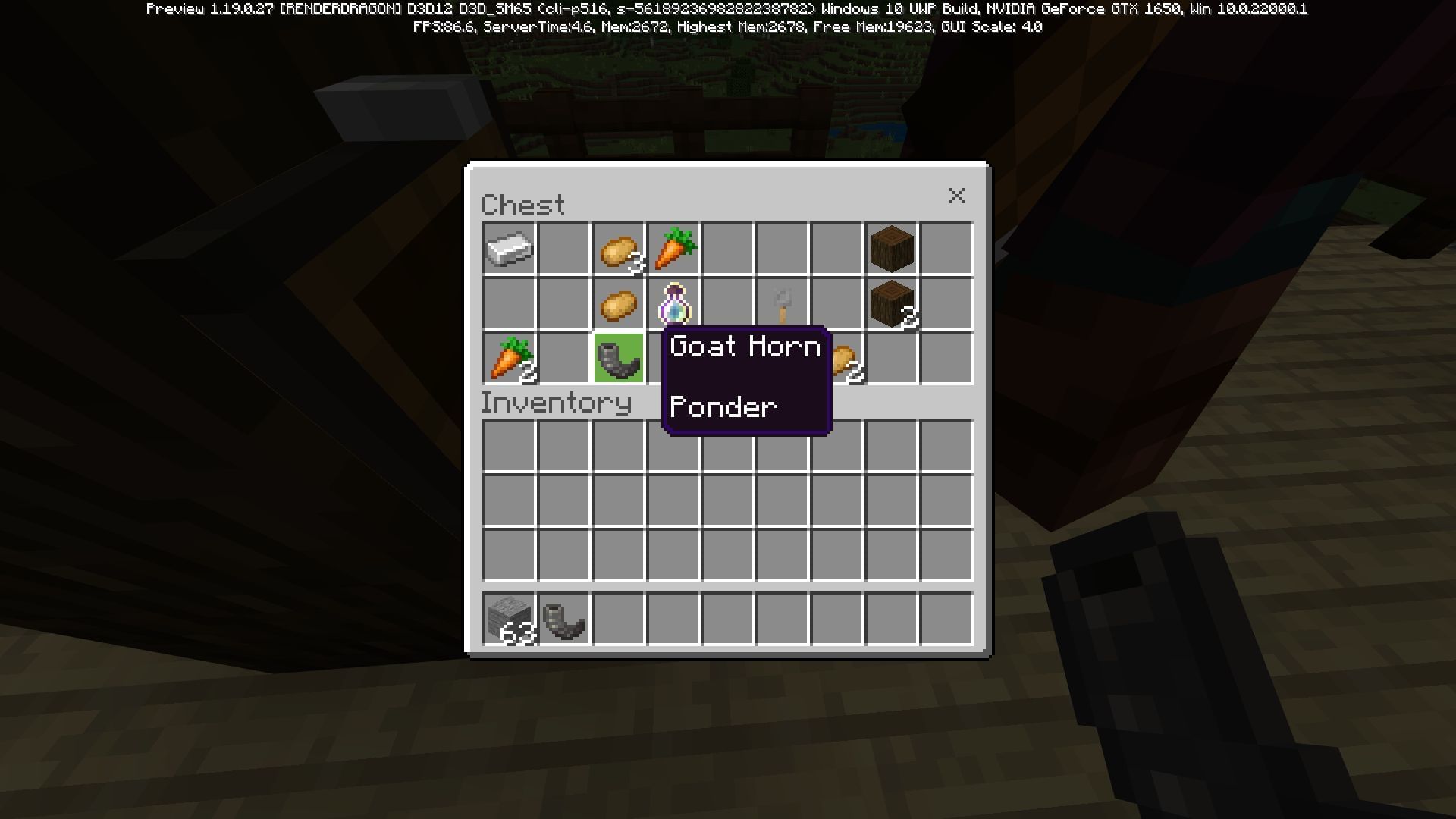Click the Chest title label
Image resolution: width=1456 pixels, height=819 pixels.
click(x=523, y=203)
